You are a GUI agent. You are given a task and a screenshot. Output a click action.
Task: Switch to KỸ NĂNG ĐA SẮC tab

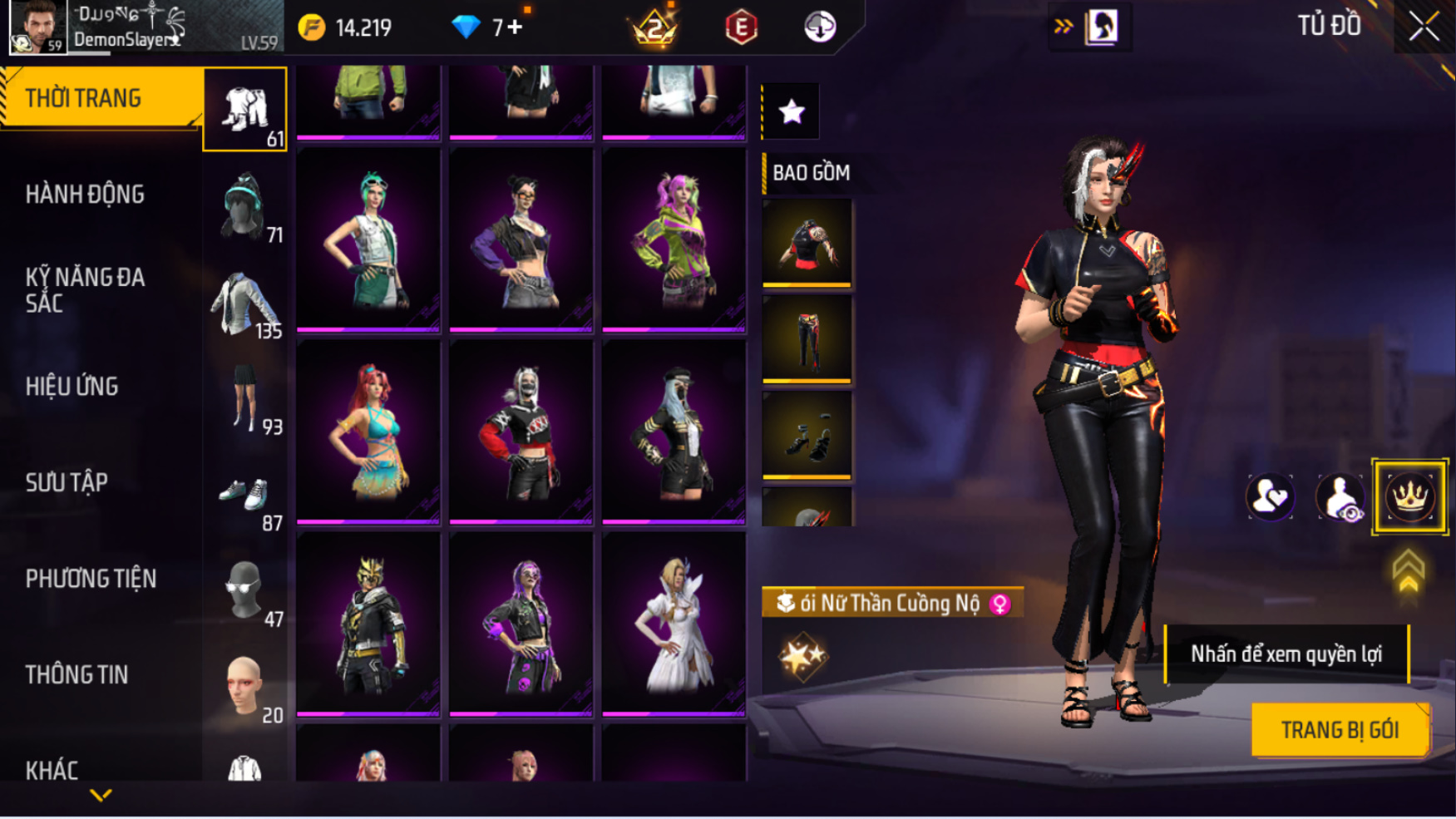[x=85, y=290]
